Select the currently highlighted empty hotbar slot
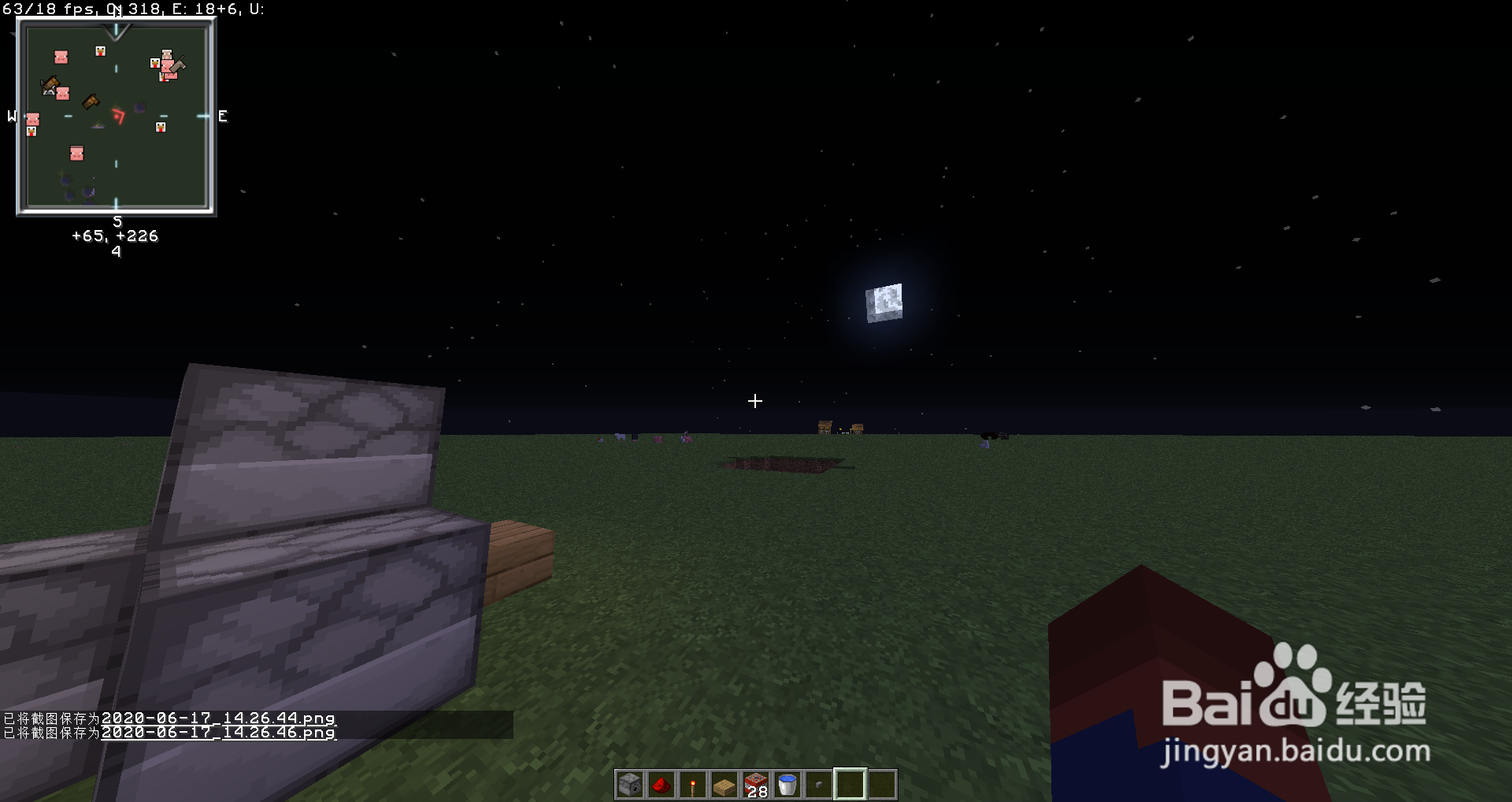 point(849,784)
